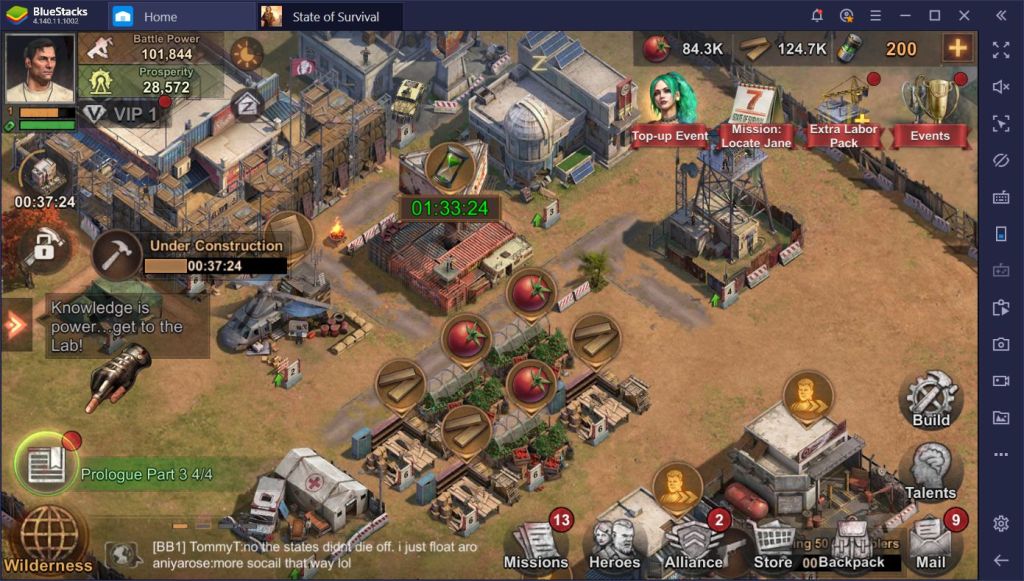Expand the orange side arrow panel
This screenshot has width=1024, height=581.
(16, 325)
